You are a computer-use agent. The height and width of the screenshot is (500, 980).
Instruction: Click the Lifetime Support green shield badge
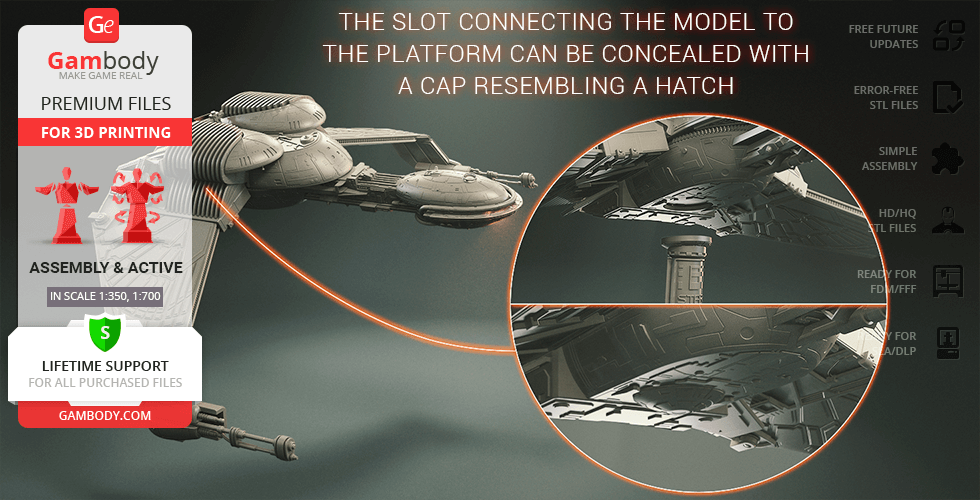point(105,331)
